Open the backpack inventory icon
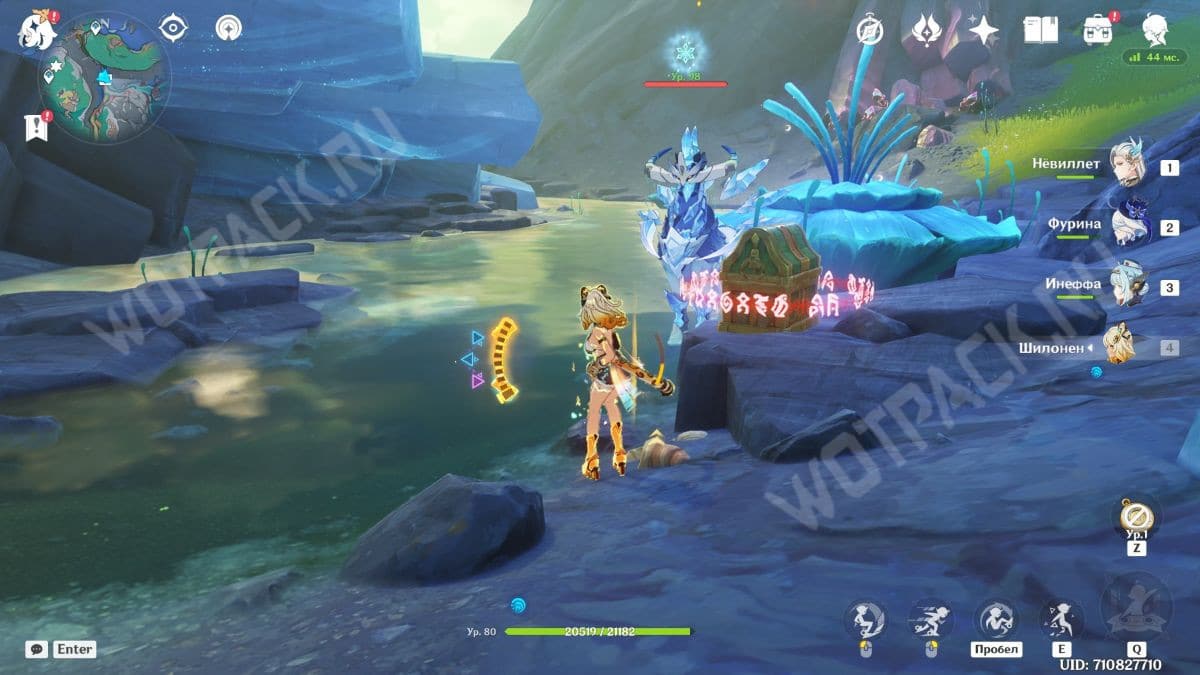Image resolution: width=1200 pixels, height=675 pixels. [1099, 30]
